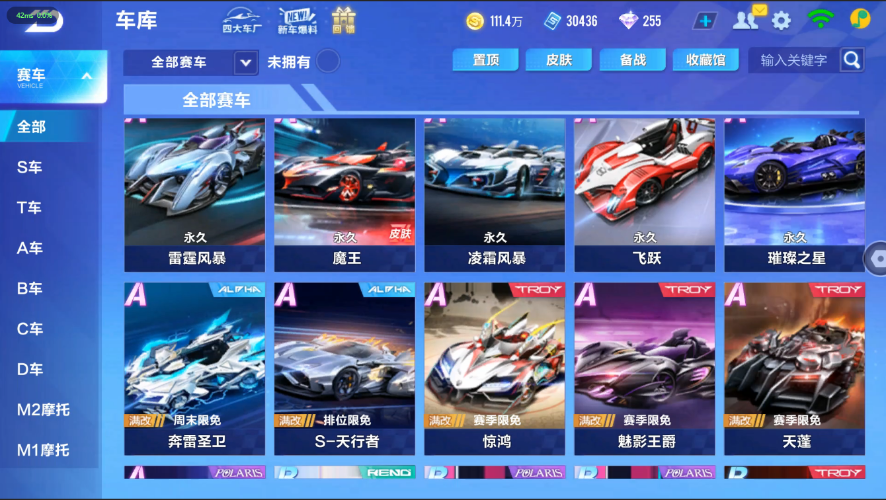The height and width of the screenshot is (500, 886).
Task: Open the friends icon with mail badge
Action: pyautogui.click(x=747, y=19)
